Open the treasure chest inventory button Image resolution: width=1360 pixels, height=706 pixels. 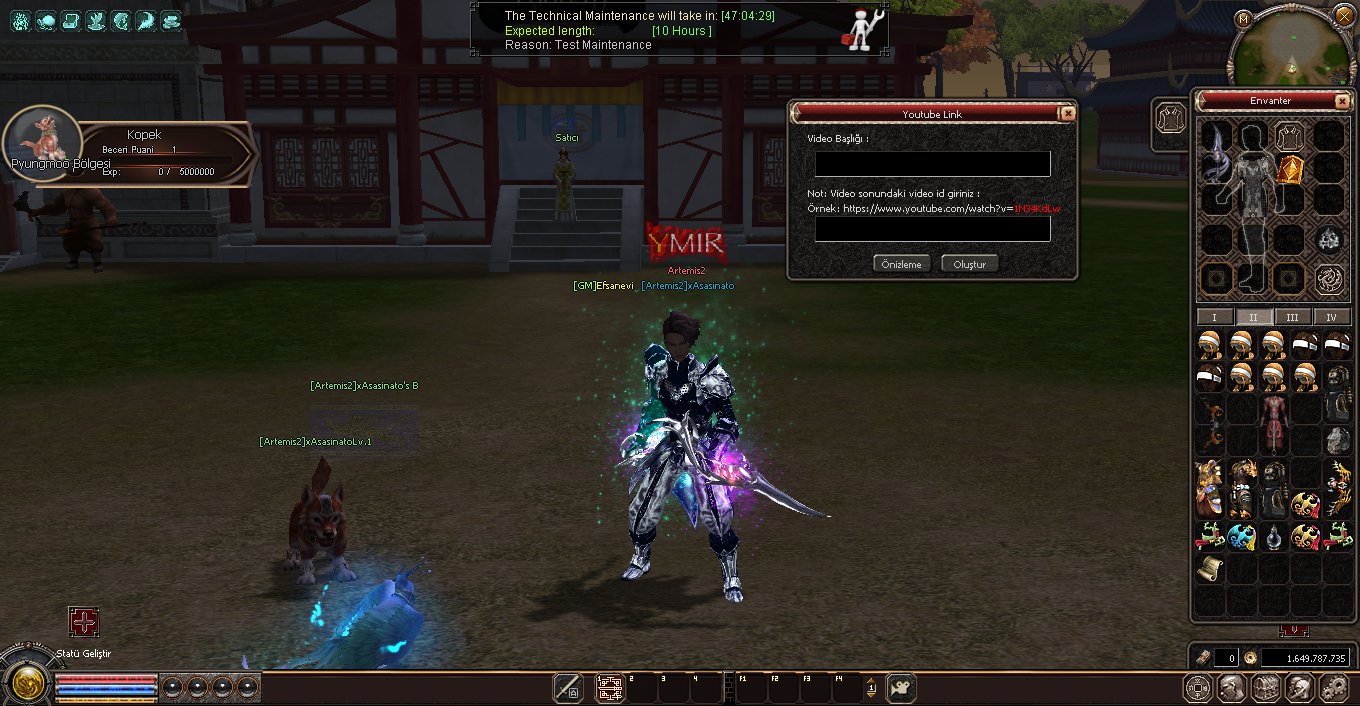1266,688
